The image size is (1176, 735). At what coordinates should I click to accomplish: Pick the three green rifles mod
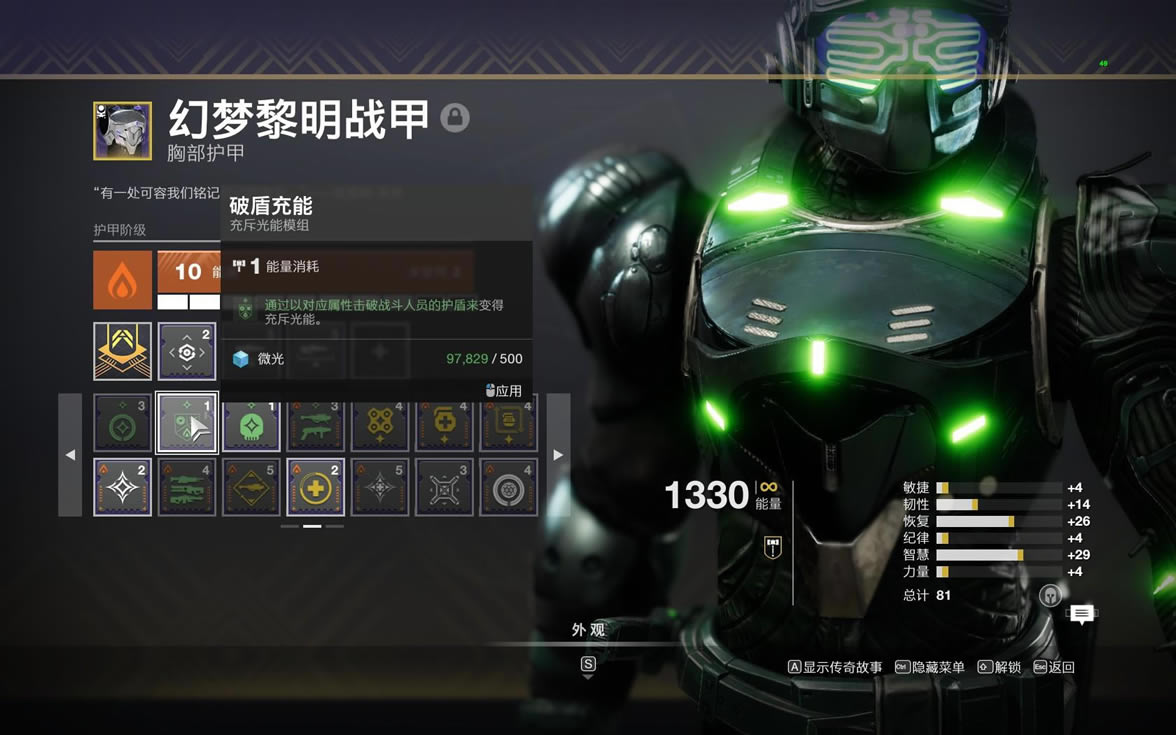tap(187, 487)
